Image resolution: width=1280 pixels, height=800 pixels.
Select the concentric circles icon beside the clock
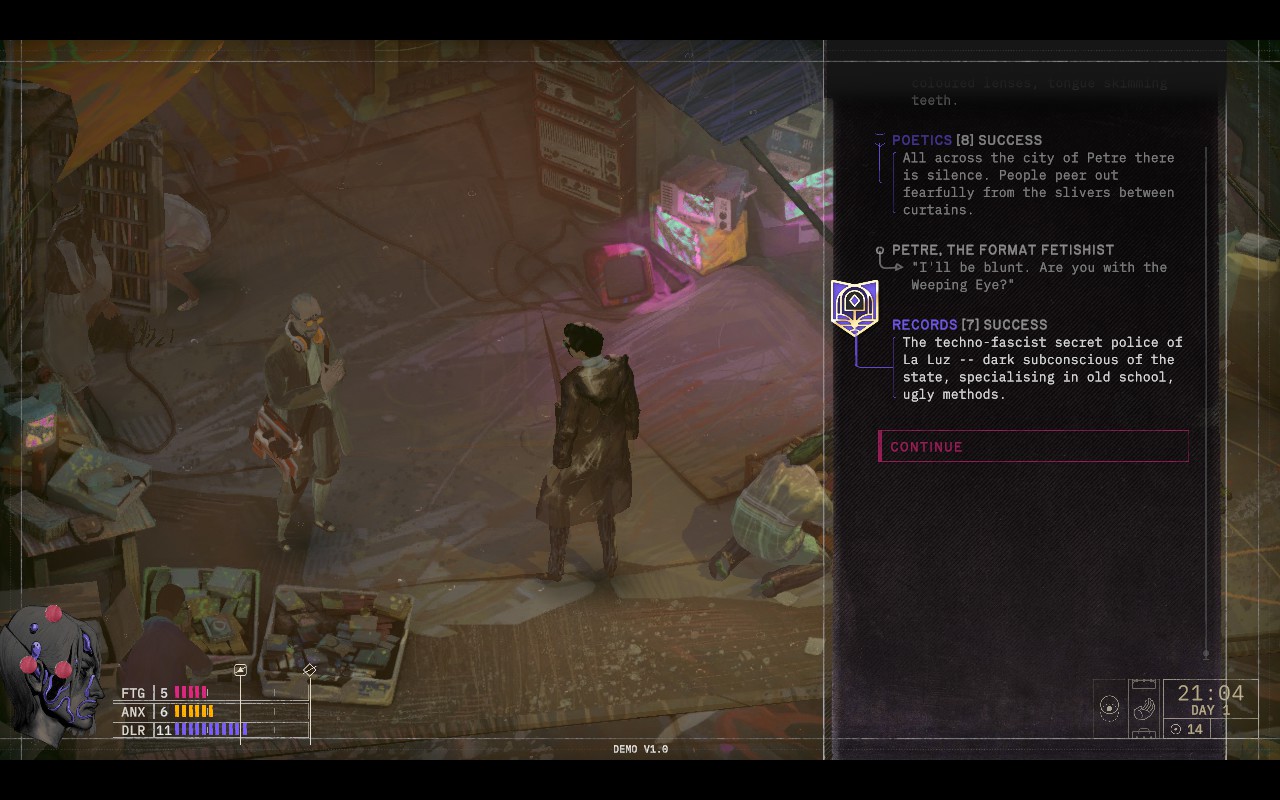[1109, 708]
